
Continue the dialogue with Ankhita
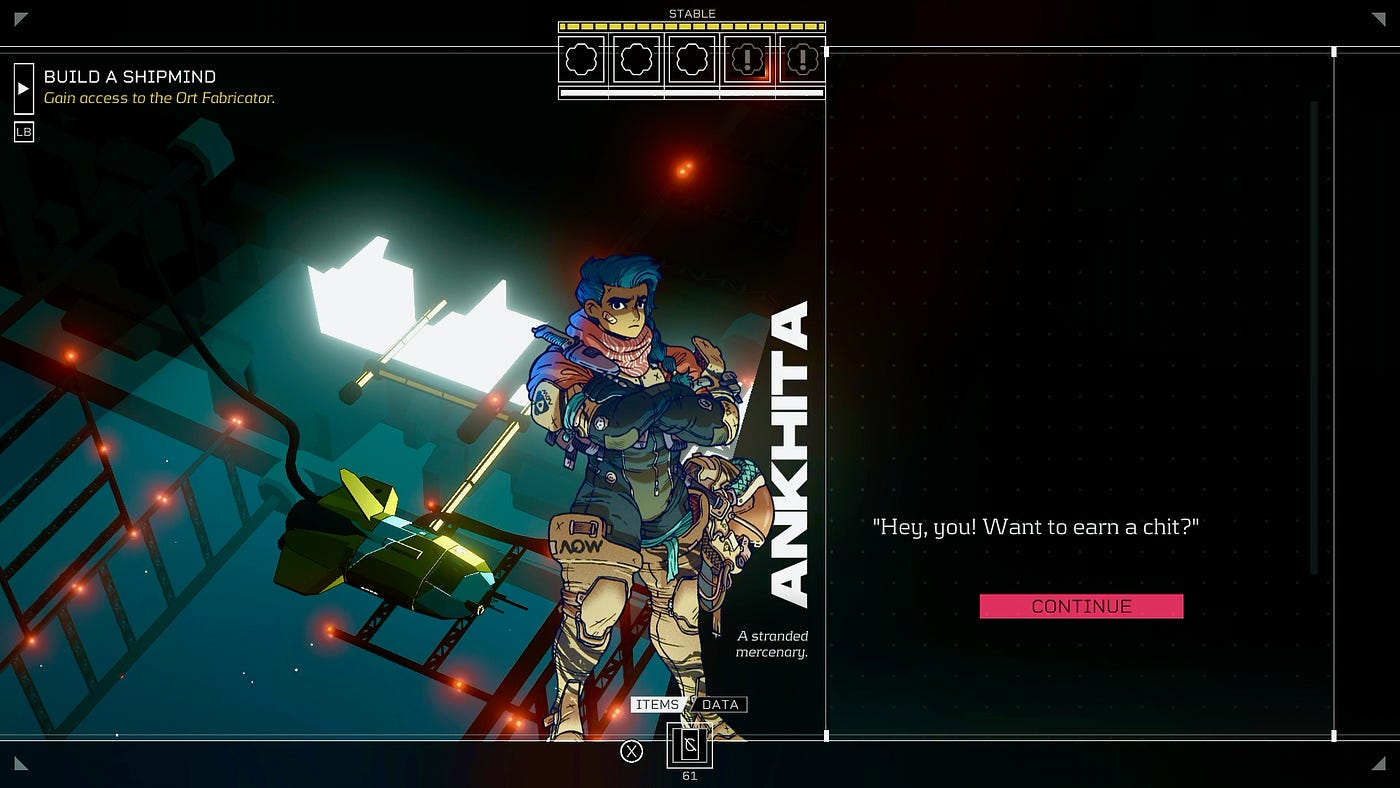(x=1081, y=606)
